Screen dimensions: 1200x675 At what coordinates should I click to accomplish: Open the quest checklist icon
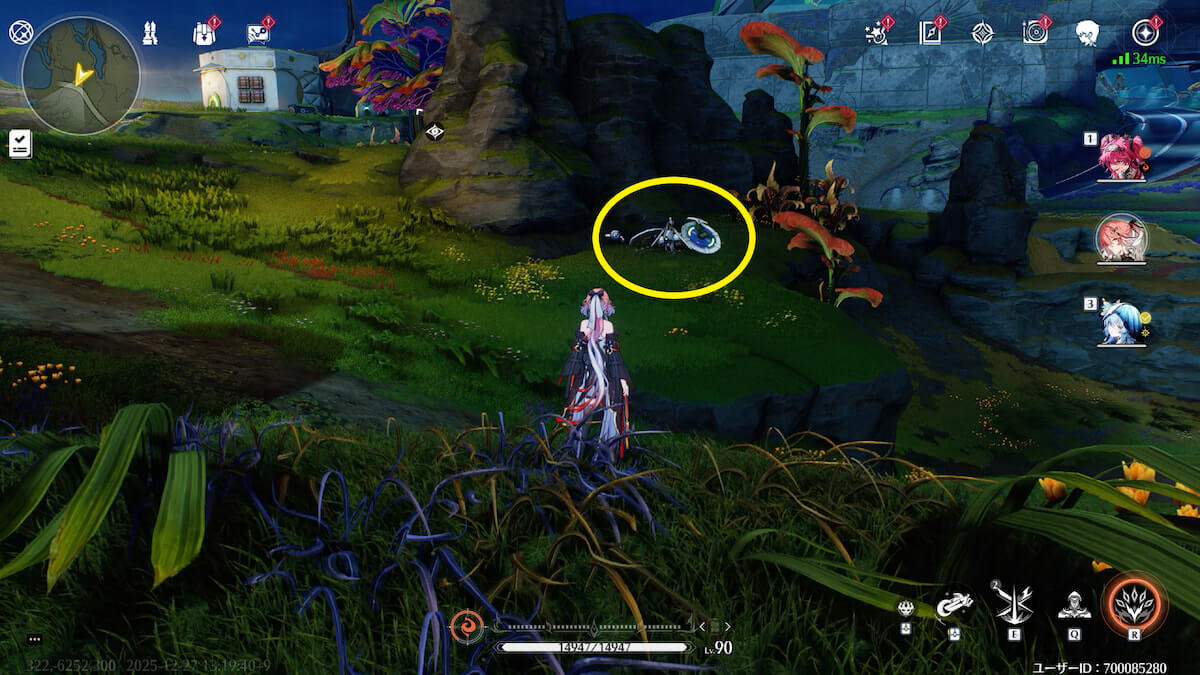[x=19, y=144]
